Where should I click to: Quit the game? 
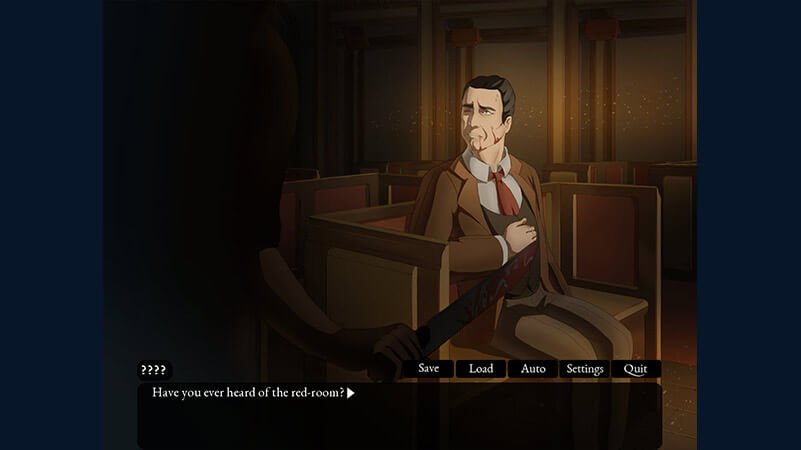click(x=635, y=369)
